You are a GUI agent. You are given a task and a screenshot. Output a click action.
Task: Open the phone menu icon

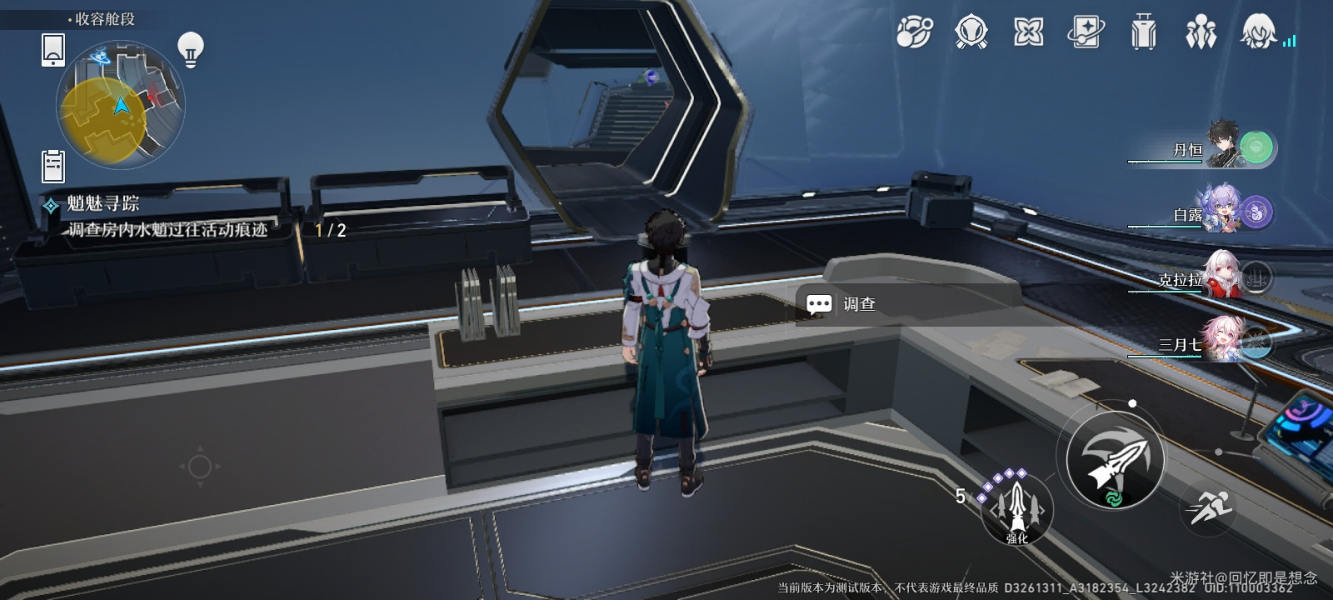53,49
